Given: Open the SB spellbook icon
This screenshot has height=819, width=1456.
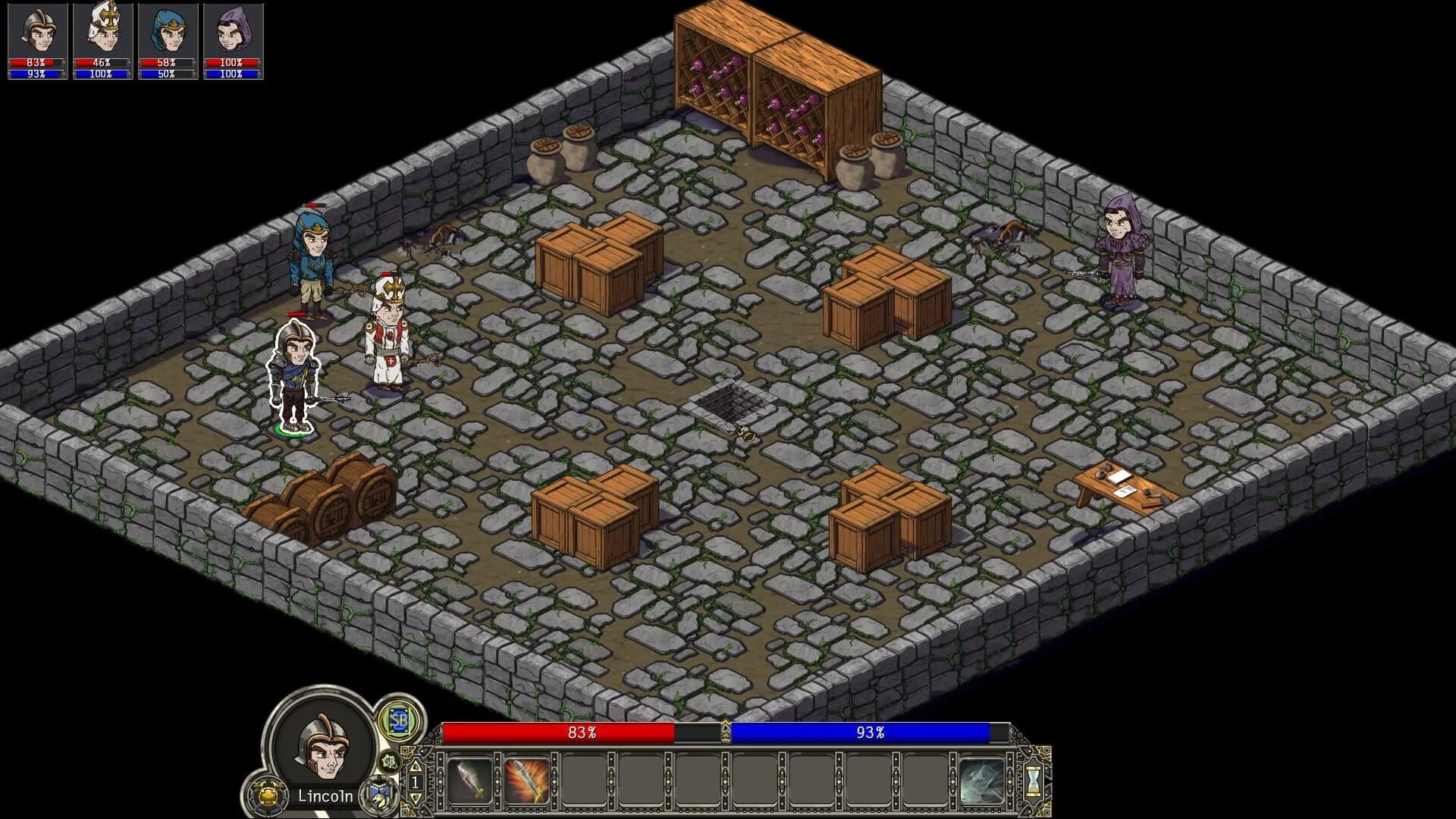Looking at the screenshot, I should coord(400,724).
